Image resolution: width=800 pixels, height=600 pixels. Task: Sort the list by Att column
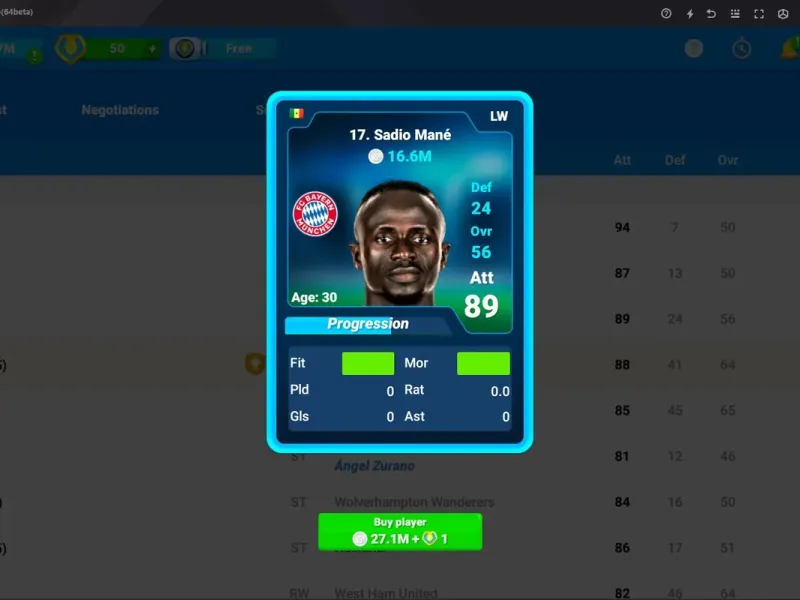622,160
